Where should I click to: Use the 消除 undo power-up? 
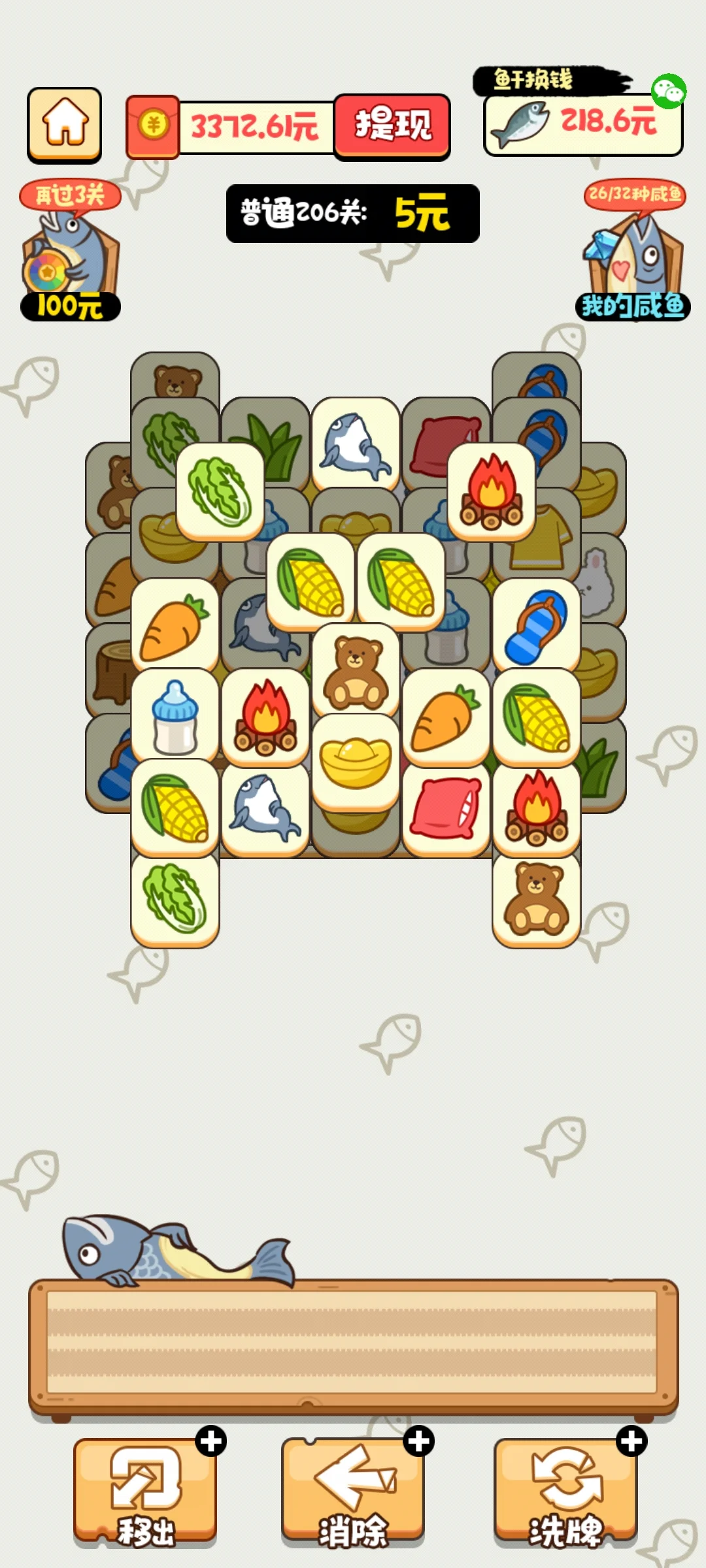coord(353,1491)
